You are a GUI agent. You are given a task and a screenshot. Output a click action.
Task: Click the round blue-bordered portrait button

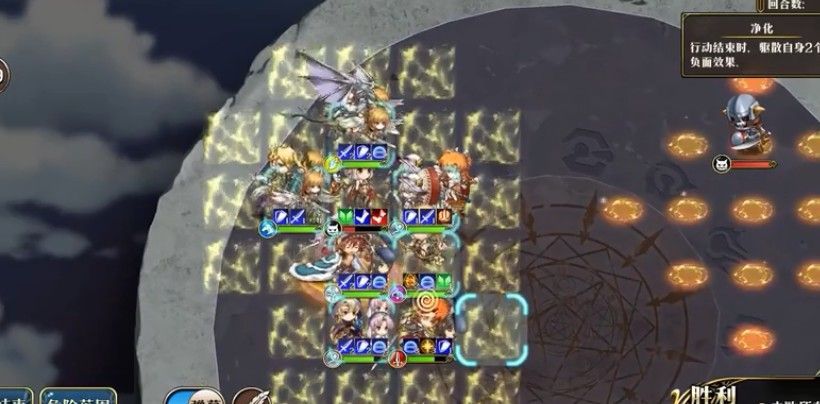pos(193,396)
